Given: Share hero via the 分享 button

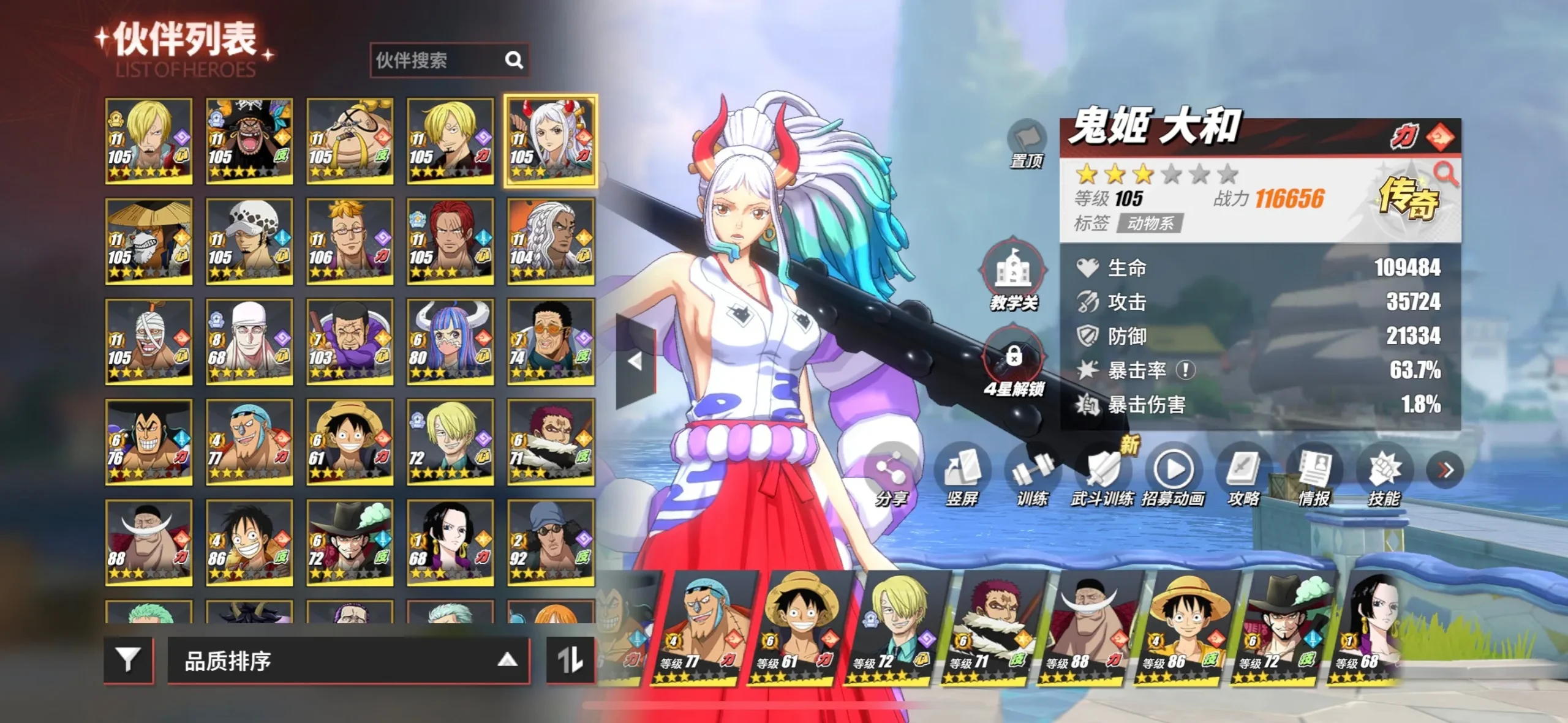Looking at the screenshot, I should 891,474.
